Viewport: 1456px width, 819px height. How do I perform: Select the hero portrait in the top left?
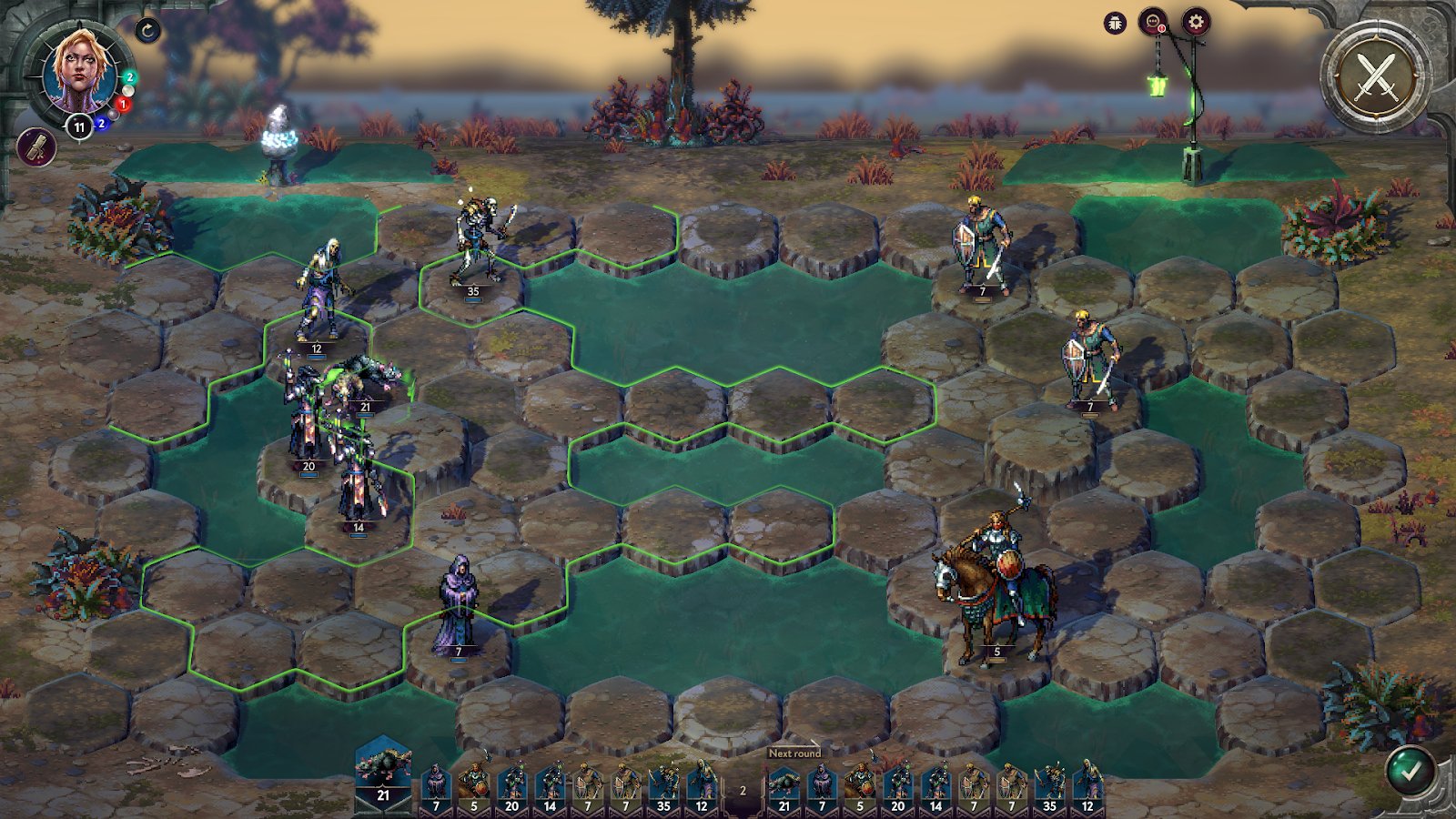click(77, 68)
